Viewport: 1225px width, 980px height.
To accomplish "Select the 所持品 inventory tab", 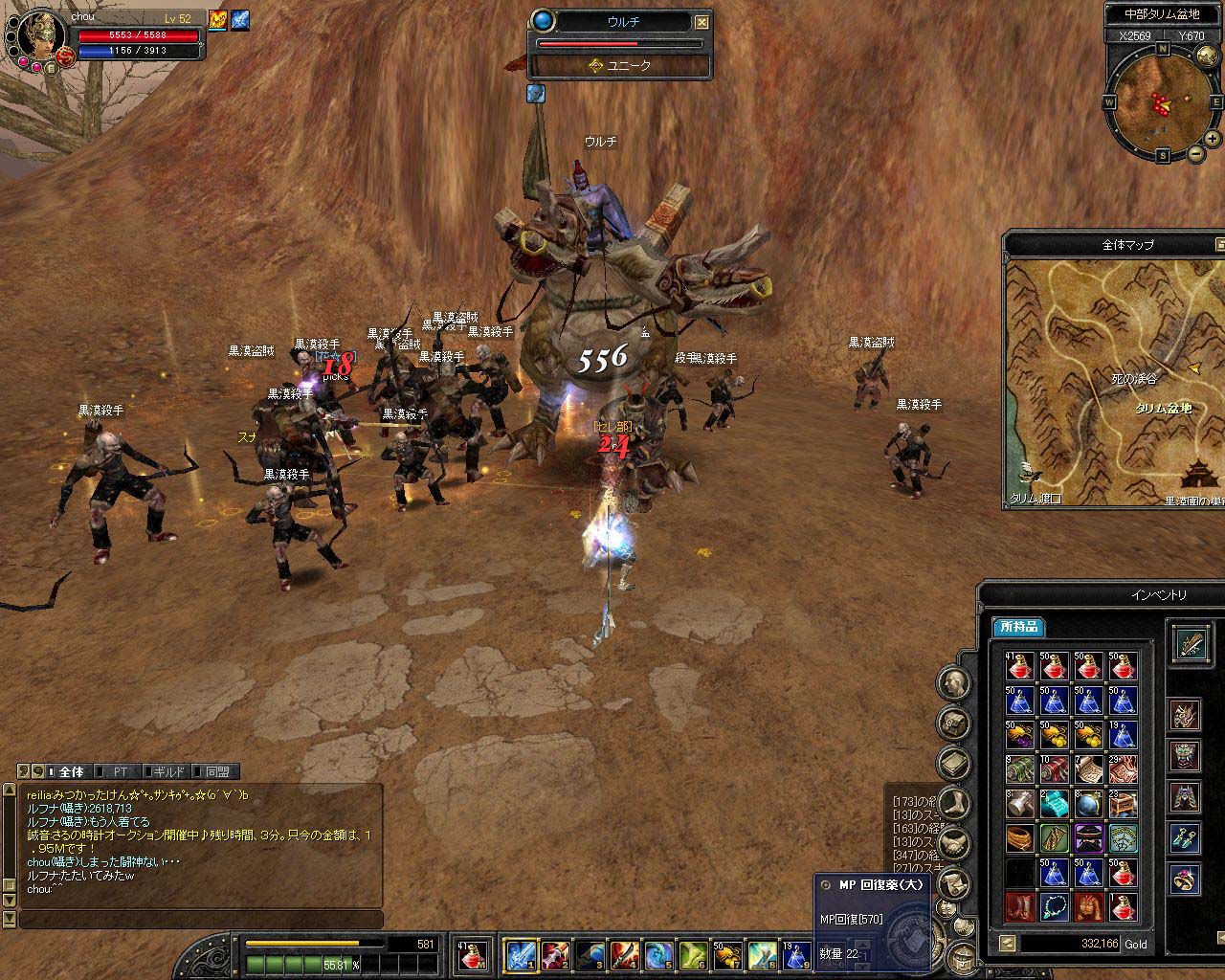I will pos(1016,628).
